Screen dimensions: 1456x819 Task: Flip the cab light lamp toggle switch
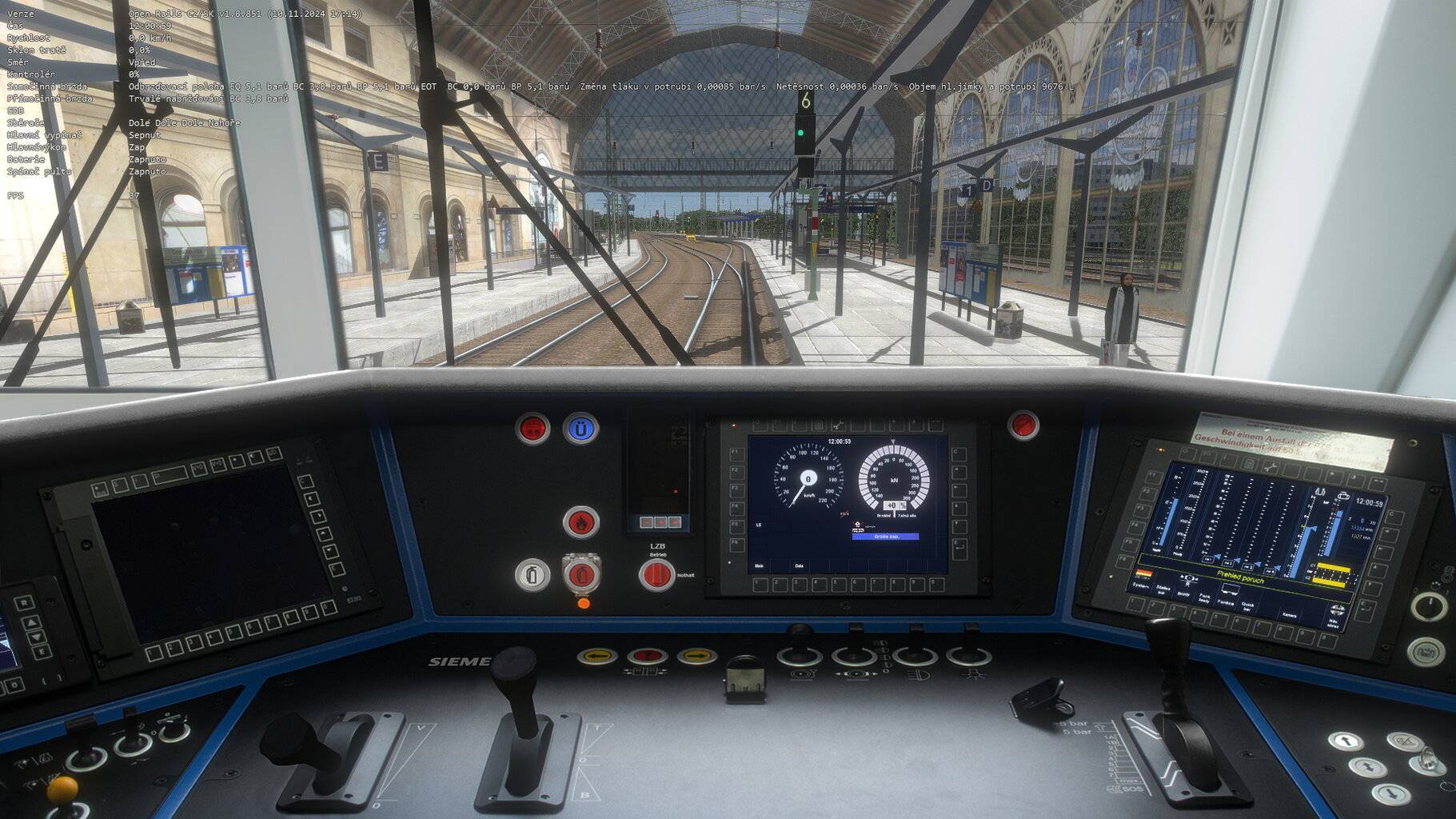click(969, 652)
